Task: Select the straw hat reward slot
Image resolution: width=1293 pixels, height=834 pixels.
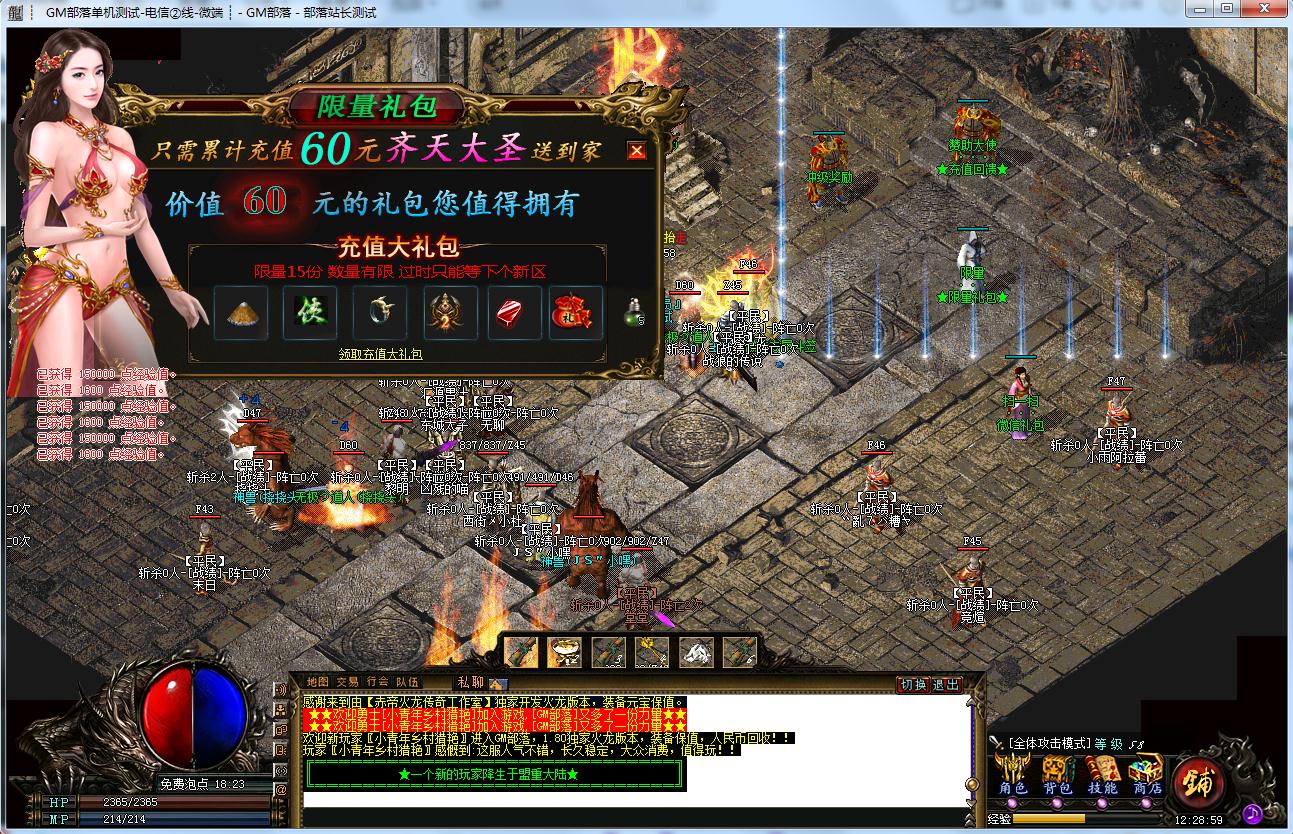Action: pyautogui.click(x=241, y=313)
